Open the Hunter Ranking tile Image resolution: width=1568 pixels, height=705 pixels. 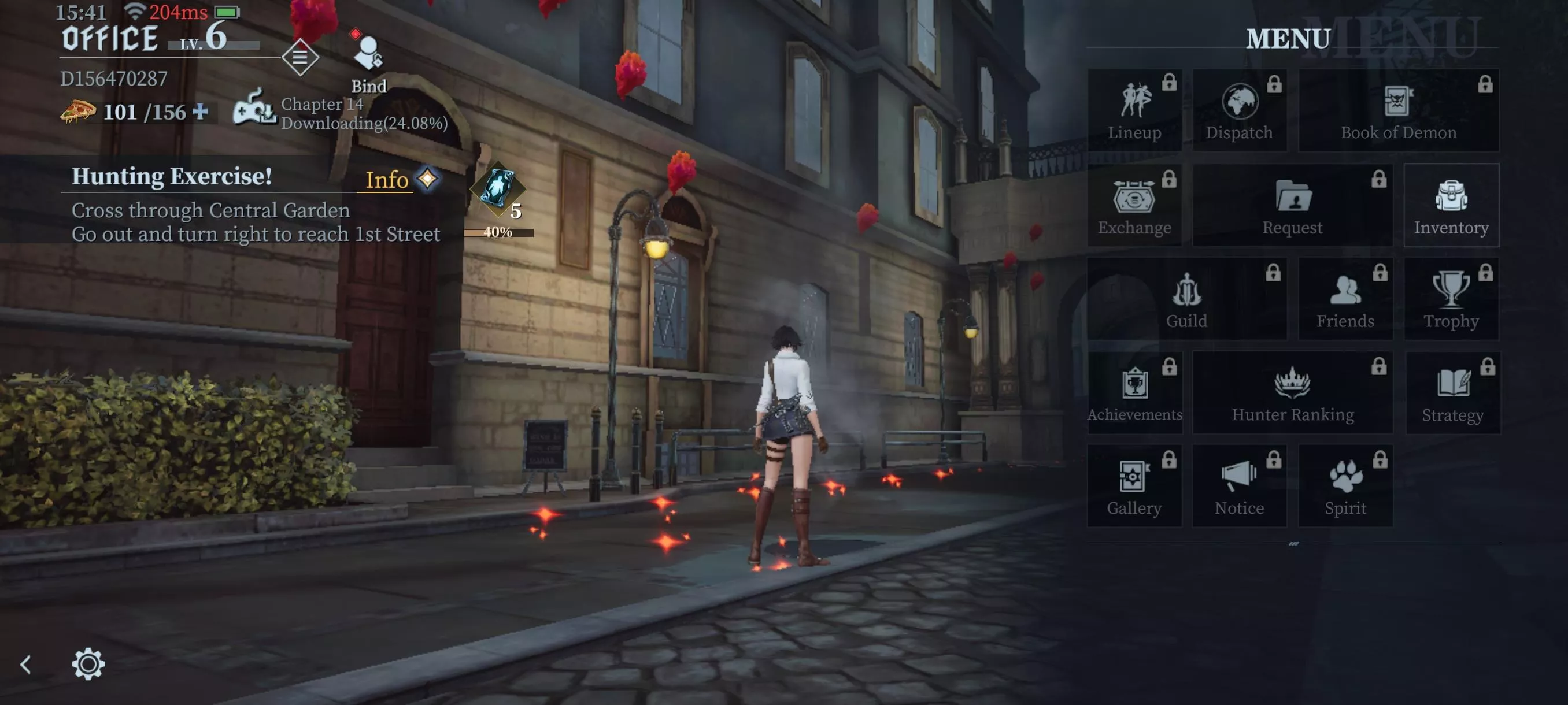pyautogui.click(x=1292, y=393)
